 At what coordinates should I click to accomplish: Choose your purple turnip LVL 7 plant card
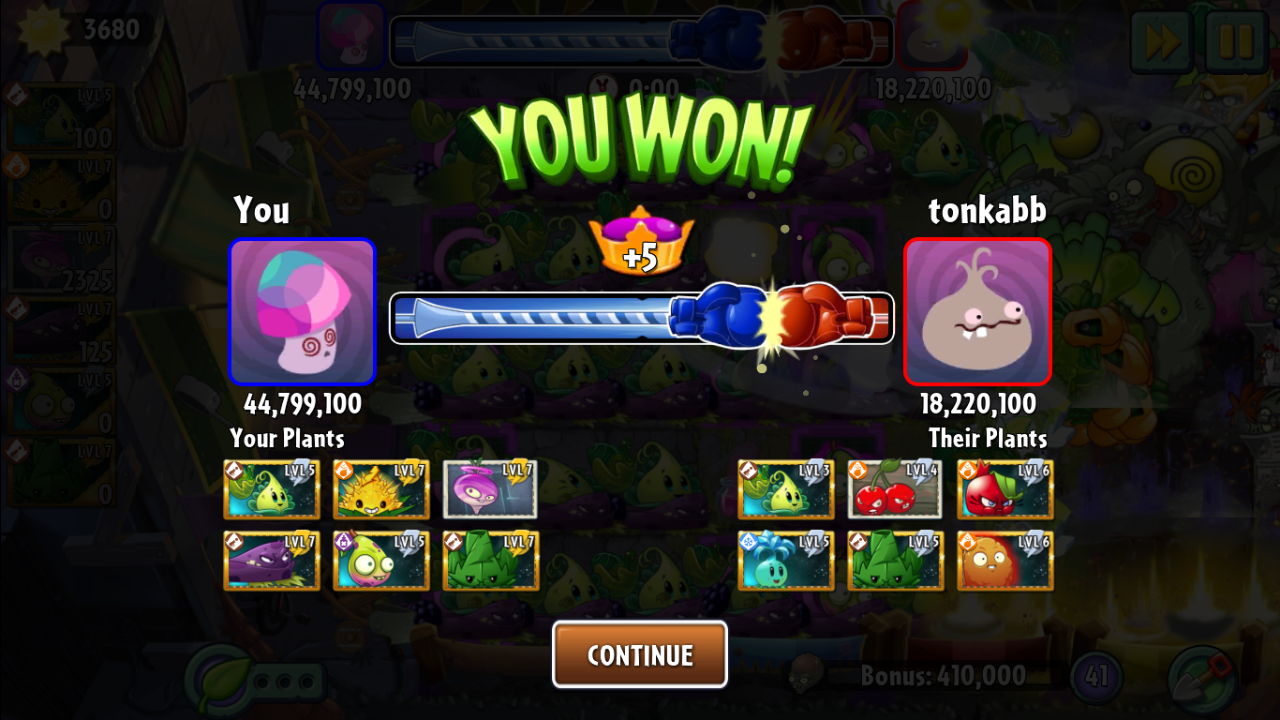(x=490, y=489)
